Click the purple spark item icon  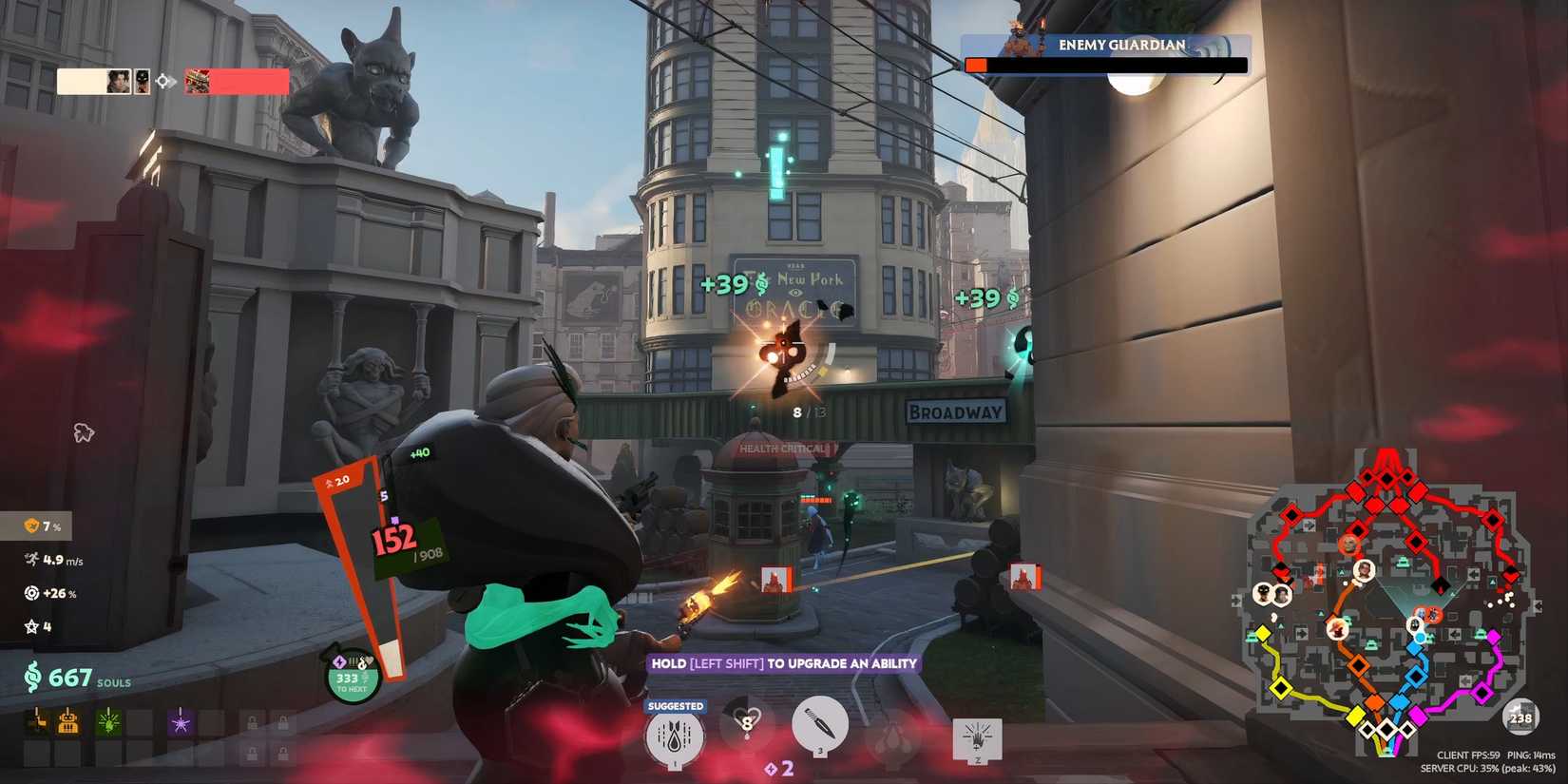[181, 724]
